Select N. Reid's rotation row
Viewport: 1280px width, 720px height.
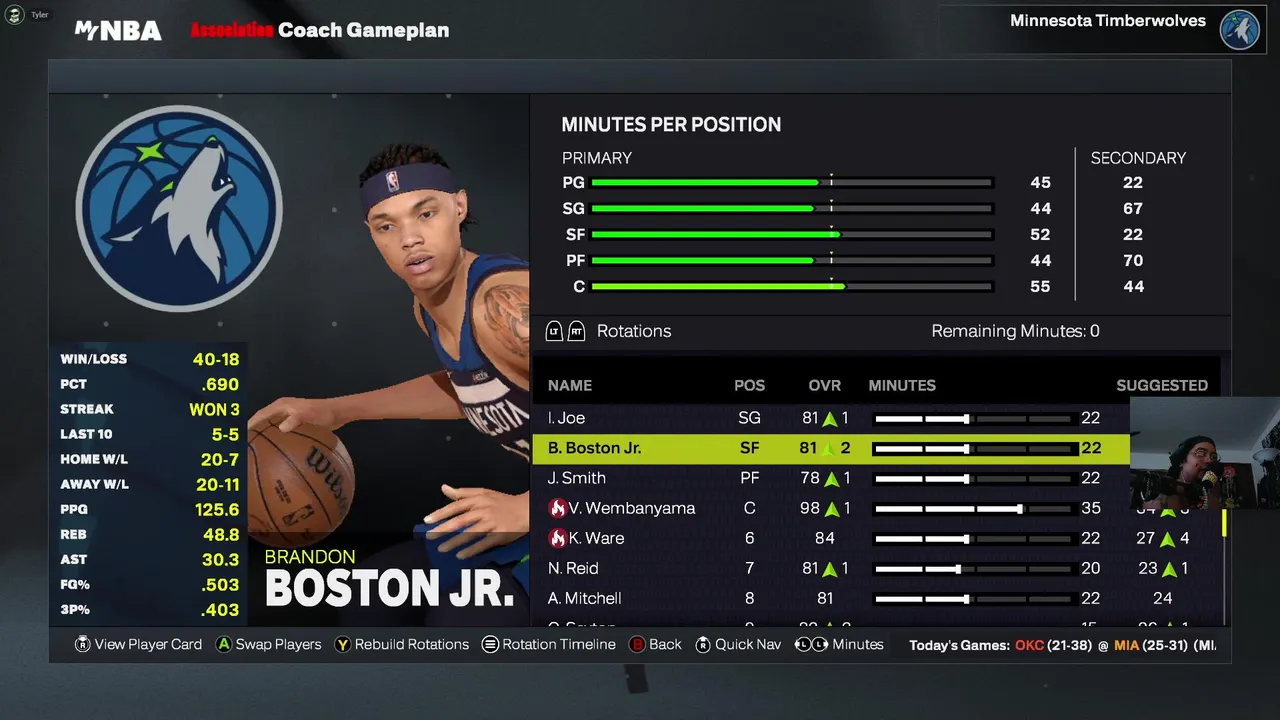(x=573, y=568)
